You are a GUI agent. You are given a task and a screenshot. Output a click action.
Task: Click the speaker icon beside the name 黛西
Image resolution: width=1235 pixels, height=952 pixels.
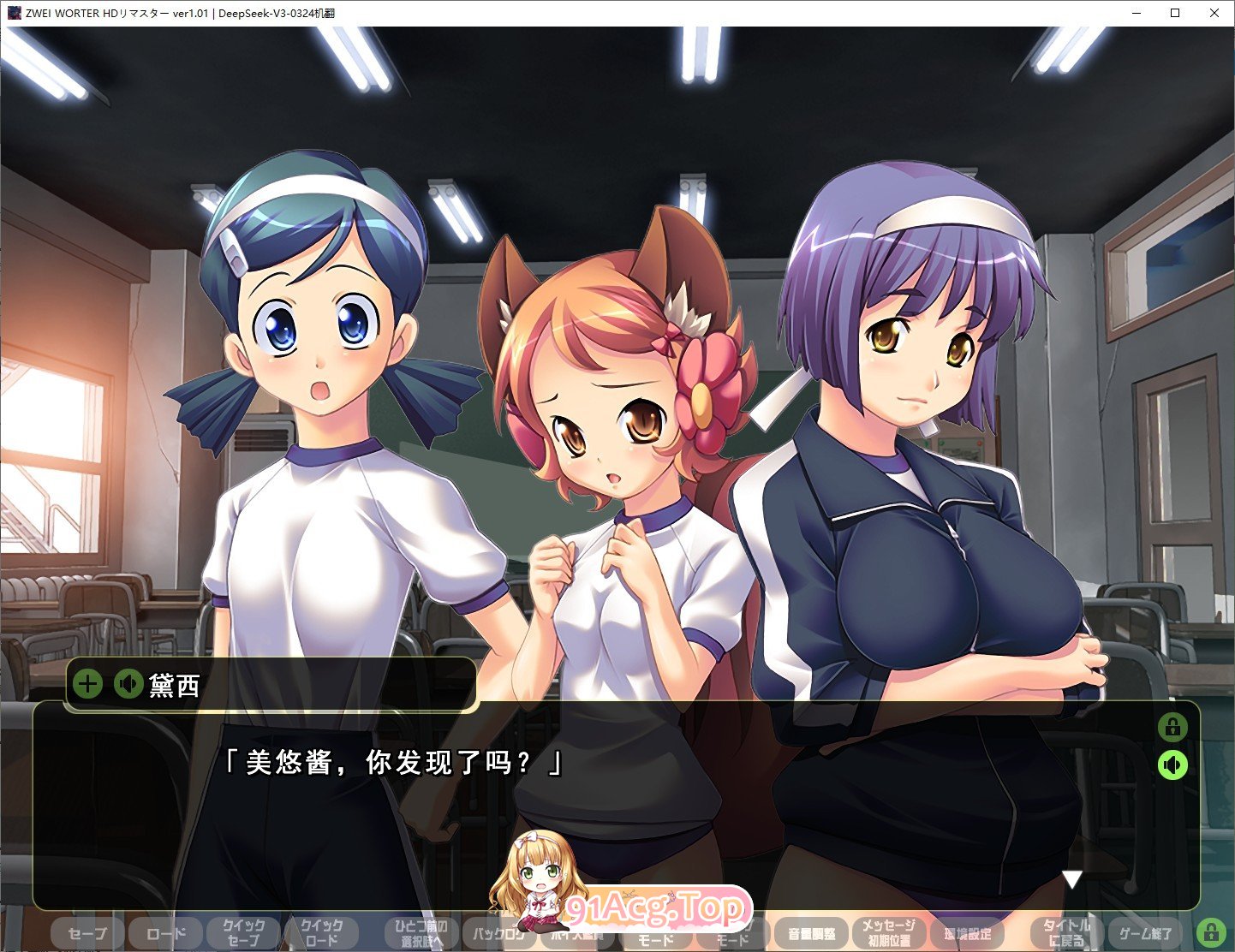tap(128, 684)
